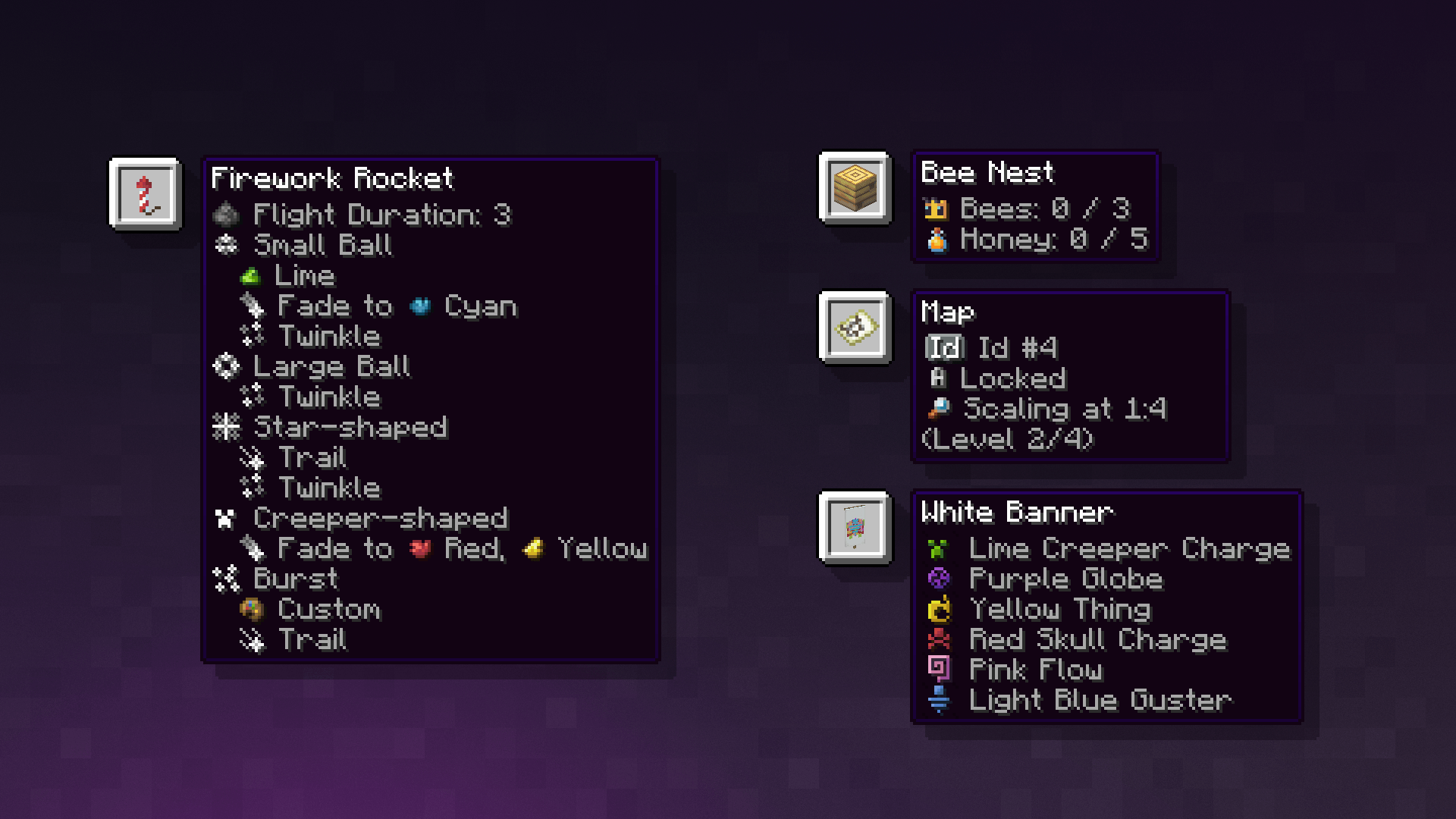Toggle the Trail effect under Burst
Screen dimensions: 1456x819
coord(312,640)
